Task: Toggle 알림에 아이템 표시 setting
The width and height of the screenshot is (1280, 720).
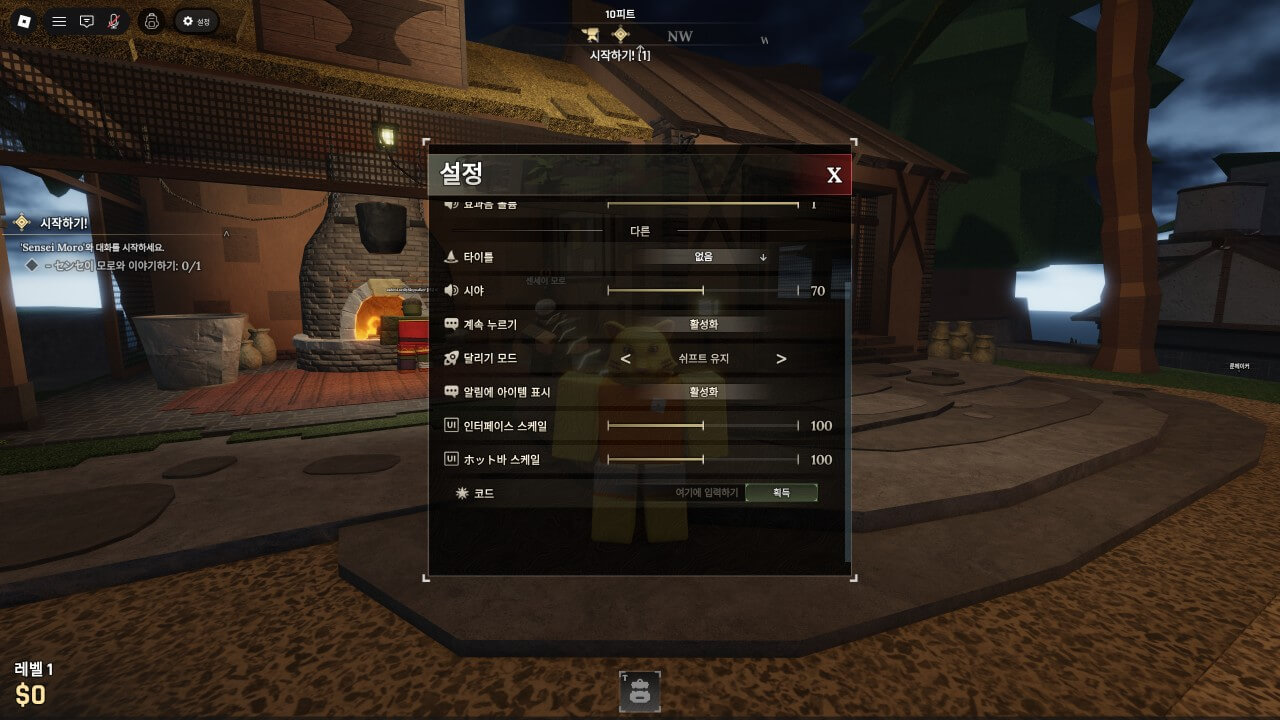Action: pos(704,392)
